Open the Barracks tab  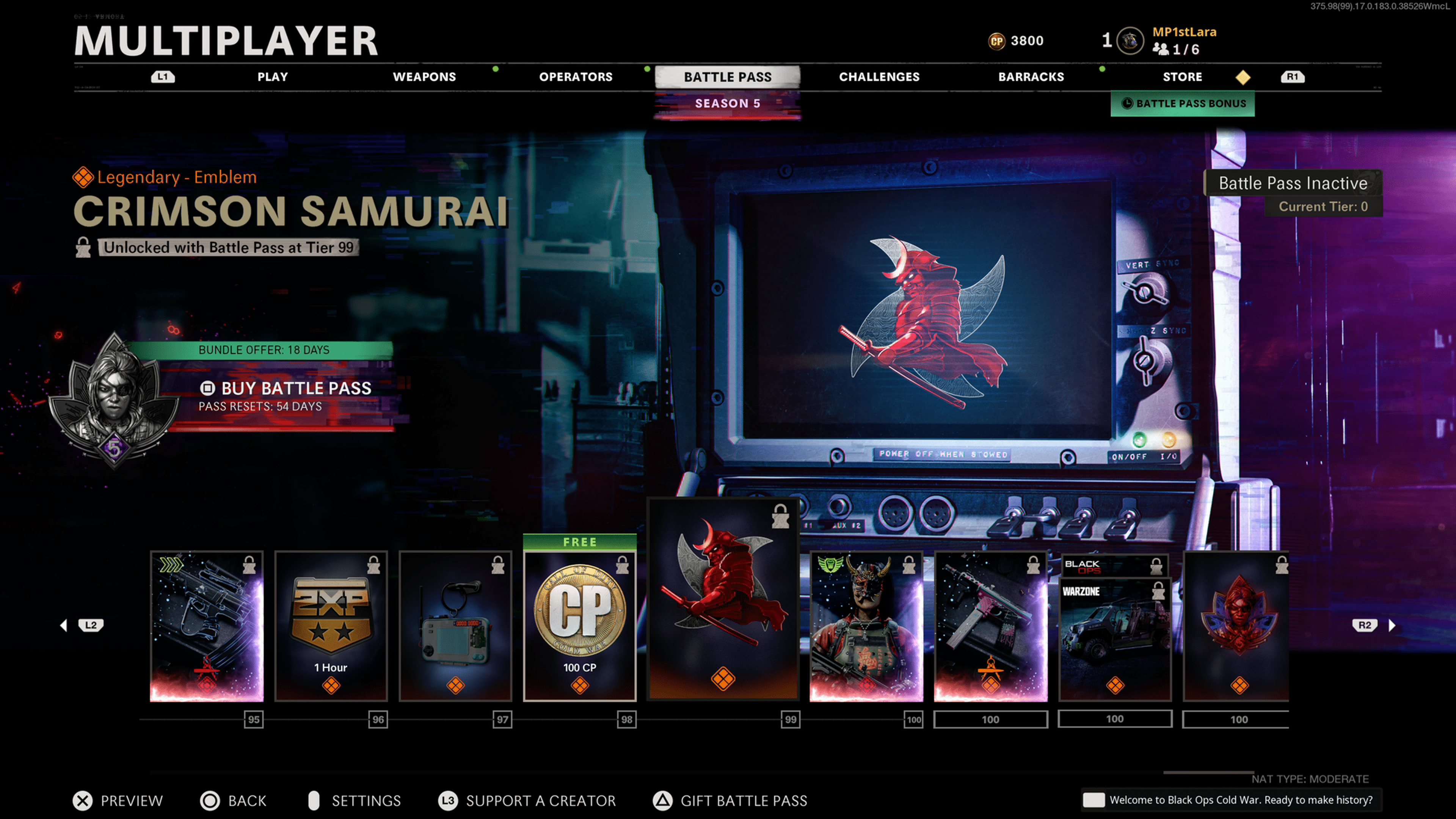click(x=1031, y=77)
